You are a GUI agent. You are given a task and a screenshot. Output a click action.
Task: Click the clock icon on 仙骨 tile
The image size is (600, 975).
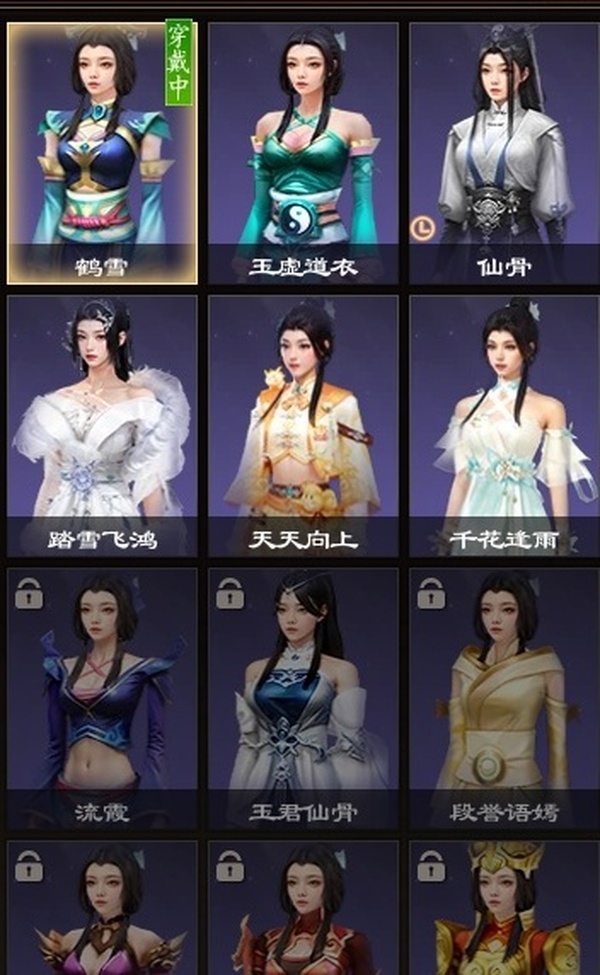(x=422, y=229)
